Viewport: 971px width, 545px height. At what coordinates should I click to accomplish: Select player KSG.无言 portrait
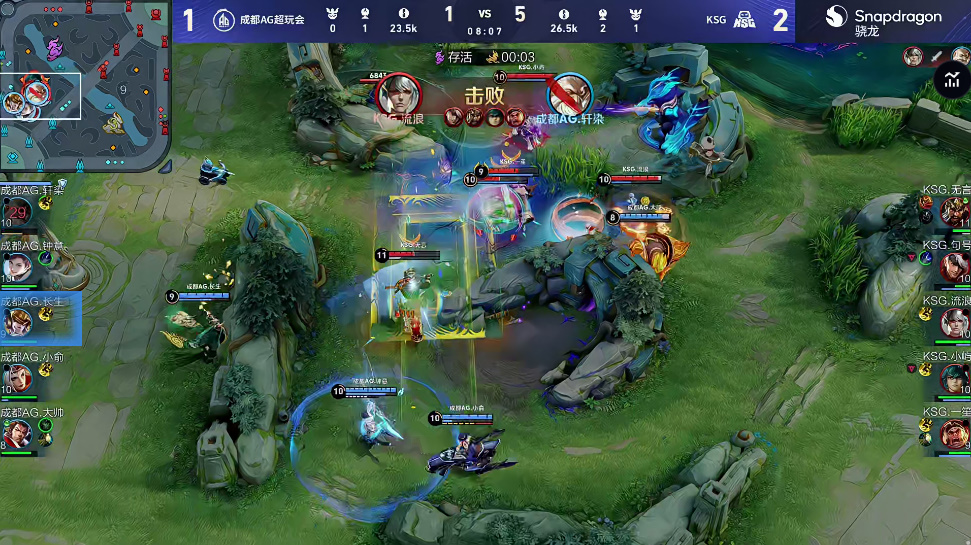954,211
